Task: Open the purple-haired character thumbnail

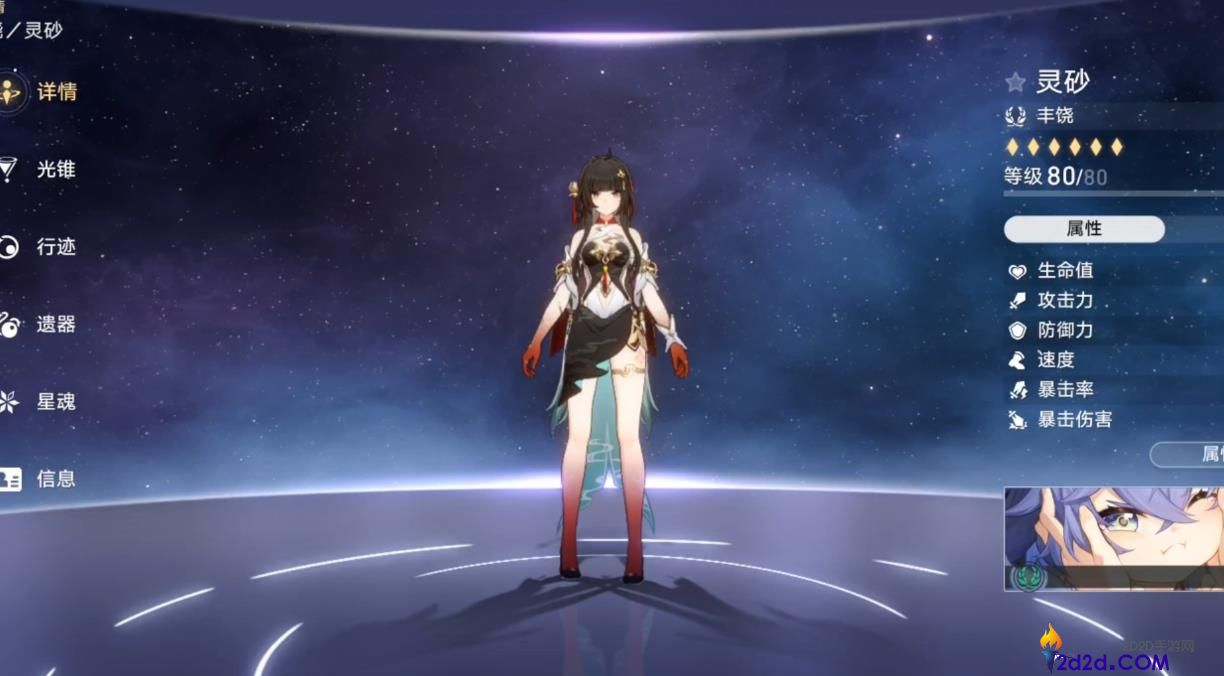Action: point(1113,538)
